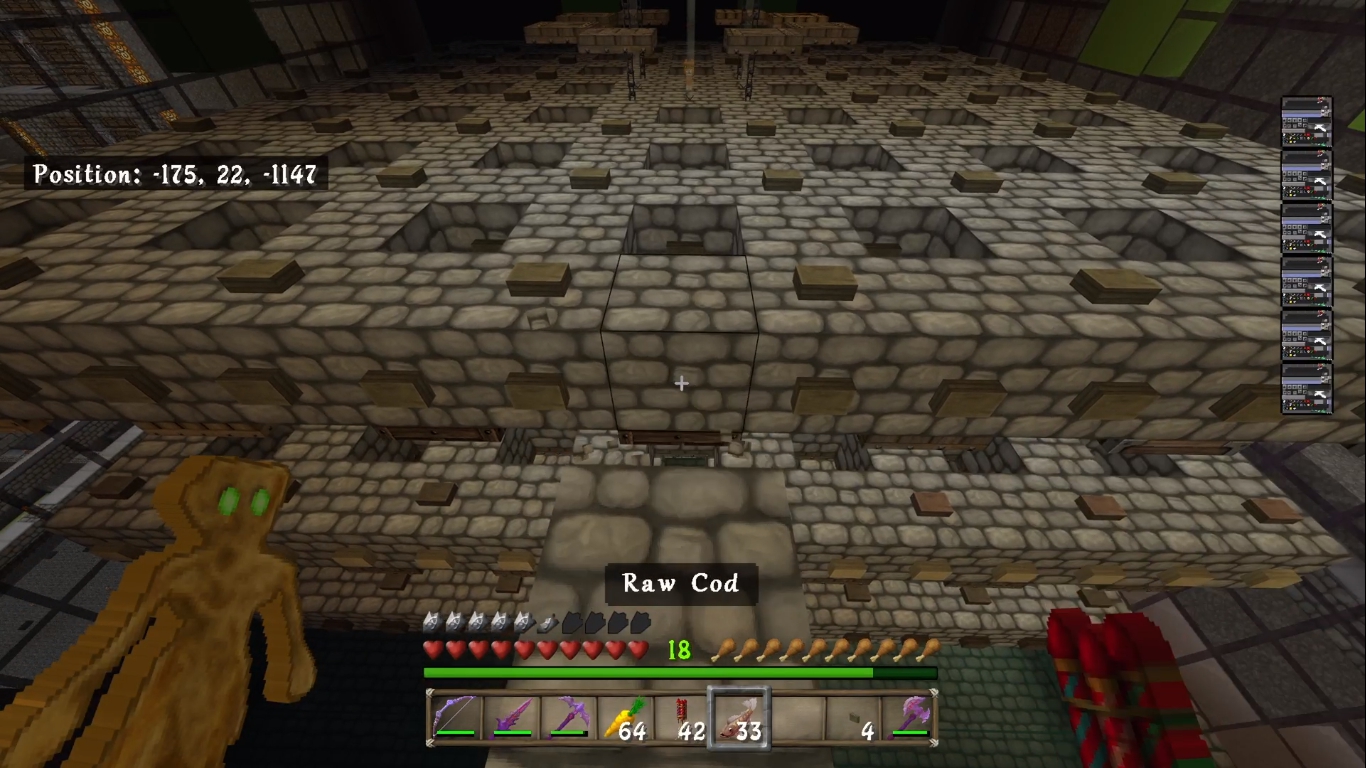Screen dimensions: 1366x768
Task: Select the hotbar slot holding 4 items
Action: [853, 718]
